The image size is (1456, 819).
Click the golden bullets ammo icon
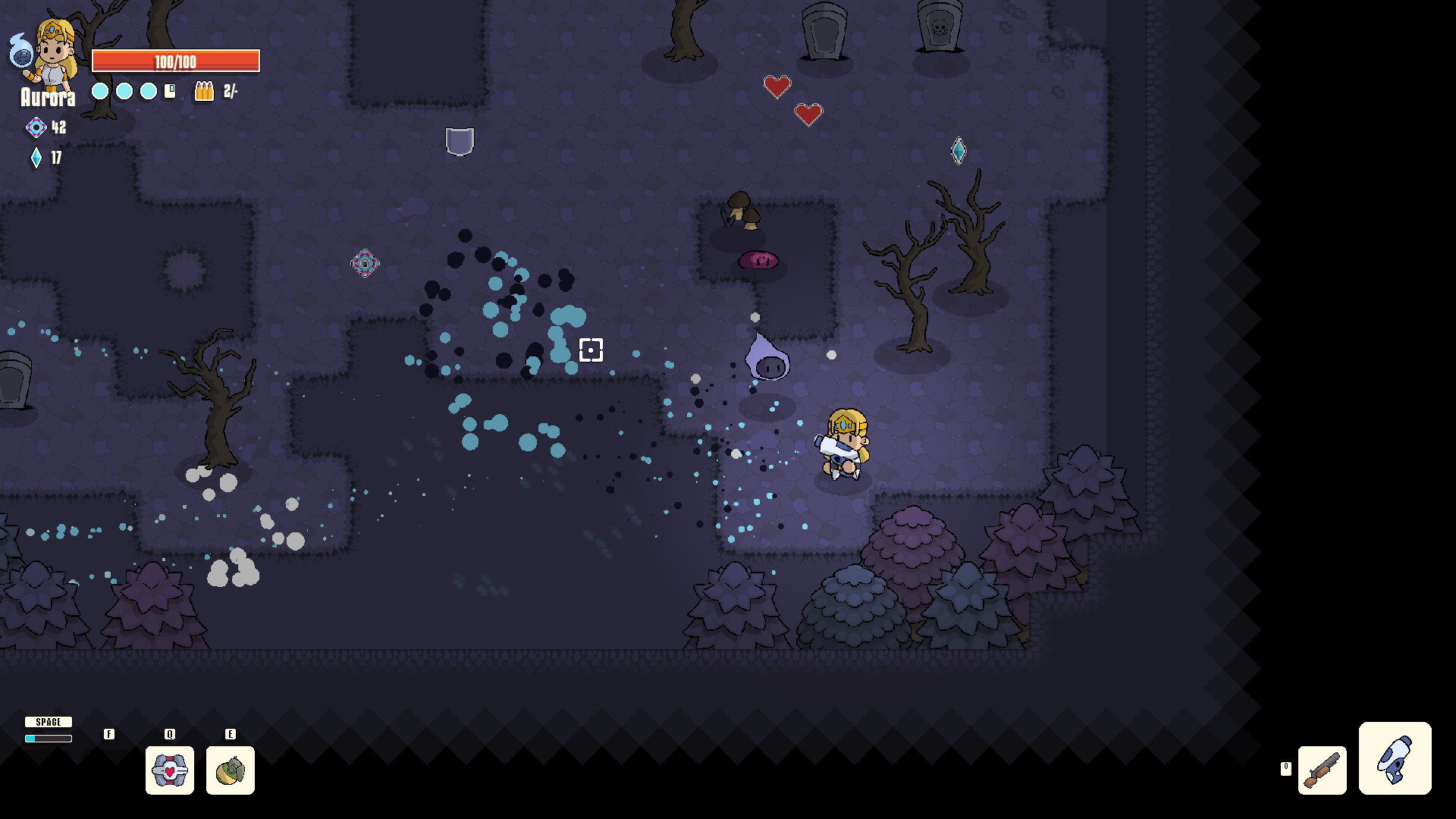point(203,93)
